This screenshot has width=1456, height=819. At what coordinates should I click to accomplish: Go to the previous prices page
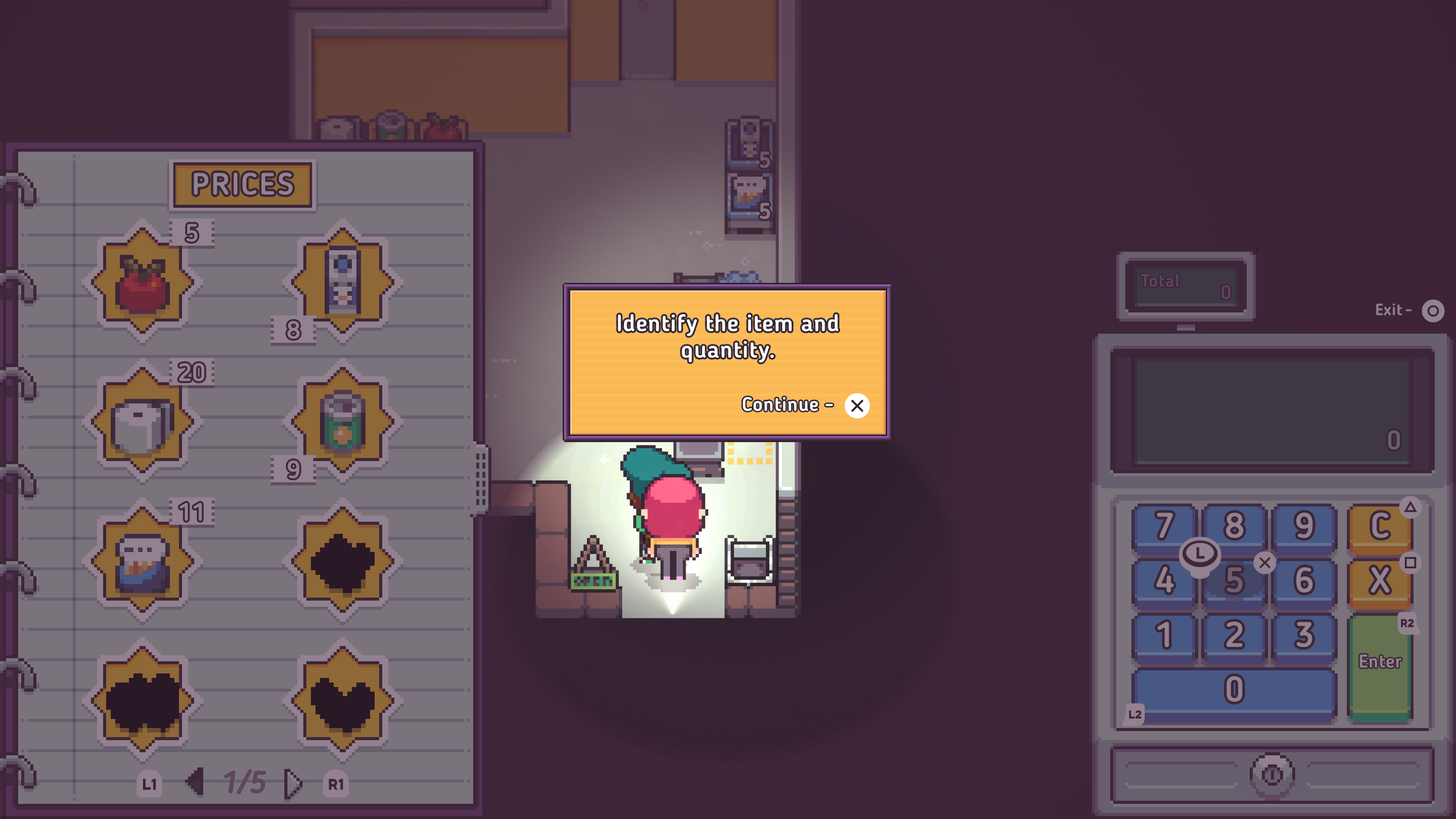195,783
